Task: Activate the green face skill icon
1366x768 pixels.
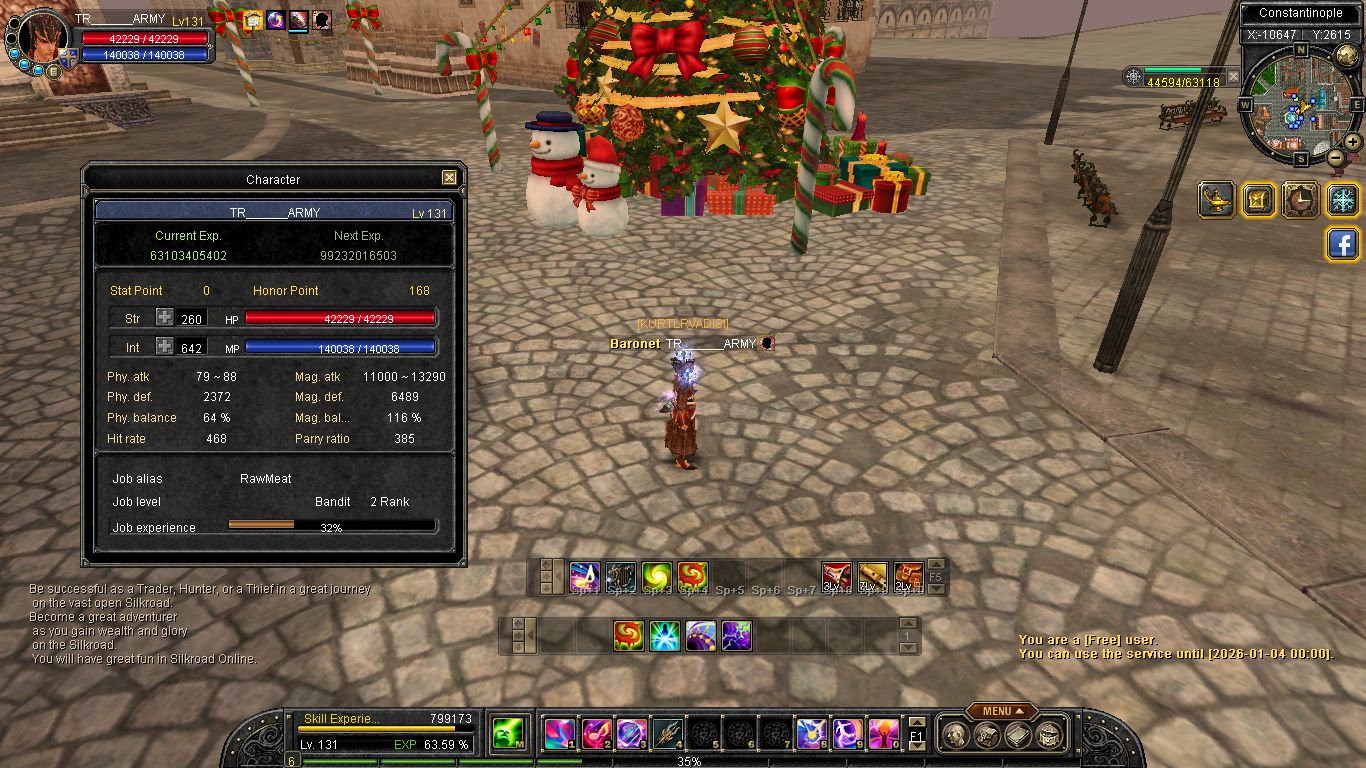Action: point(509,735)
